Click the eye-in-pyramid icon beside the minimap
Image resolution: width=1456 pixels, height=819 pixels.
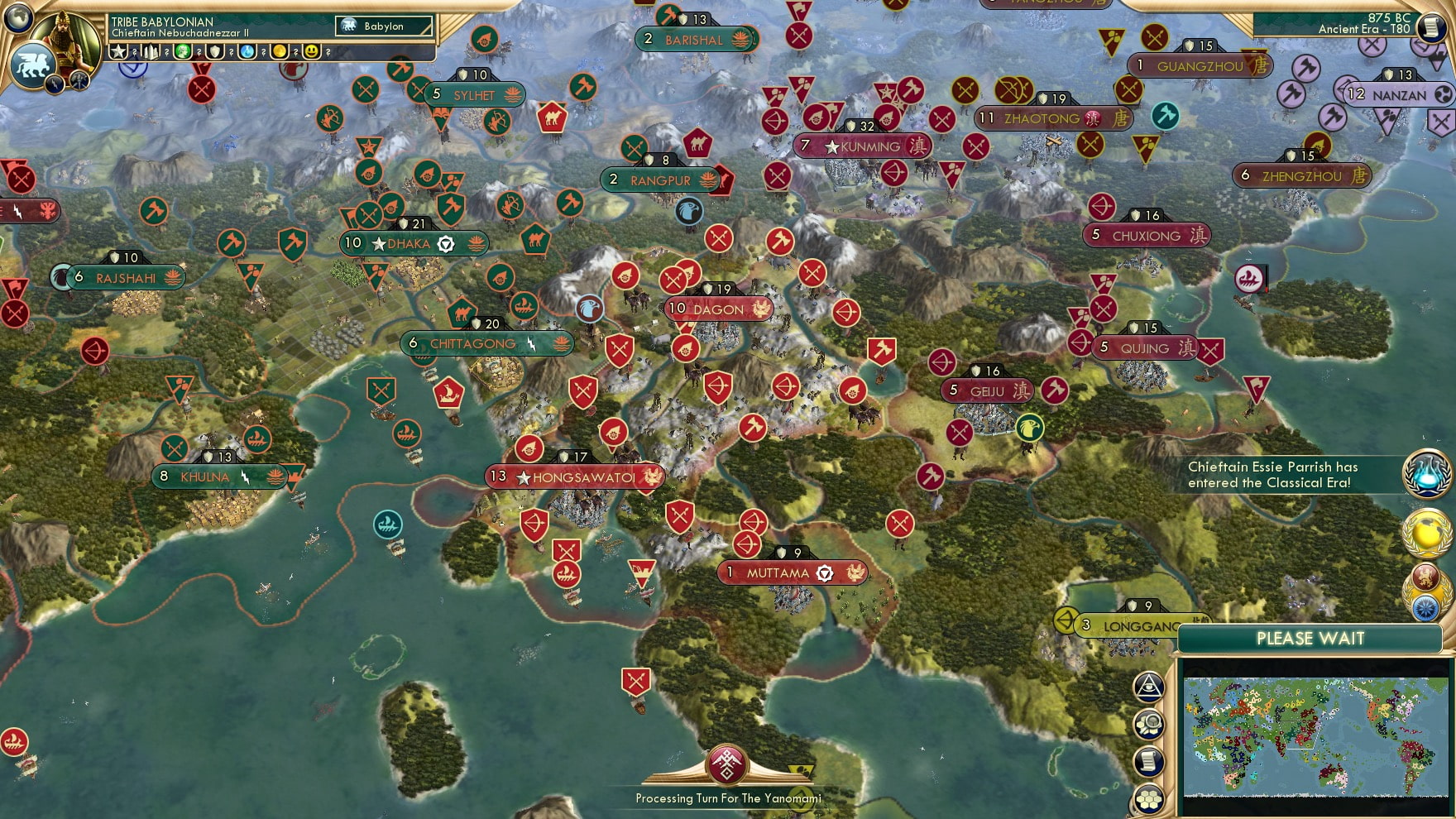pyautogui.click(x=1149, y=686)
